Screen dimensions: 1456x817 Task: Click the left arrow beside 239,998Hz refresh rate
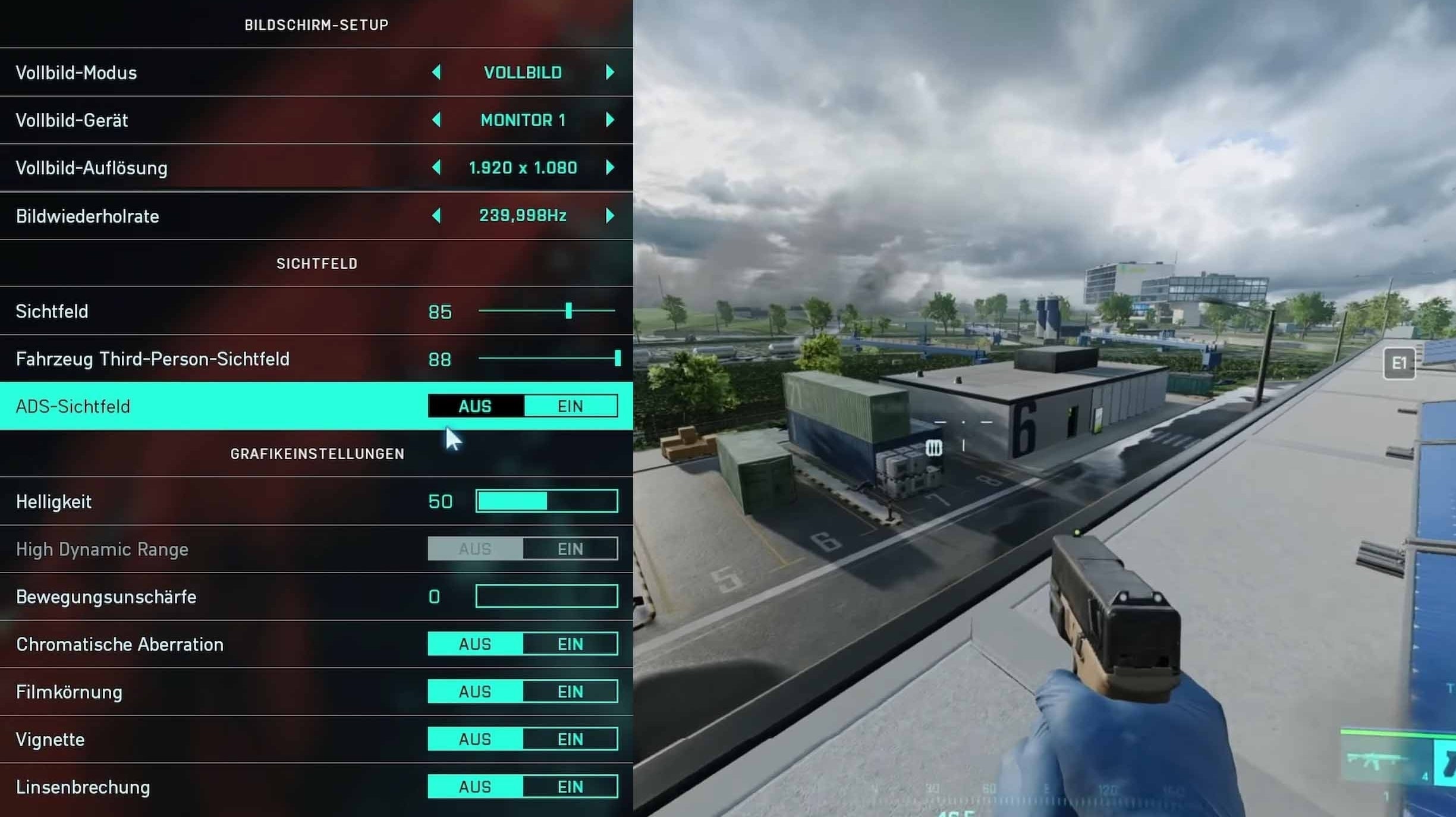437,215
